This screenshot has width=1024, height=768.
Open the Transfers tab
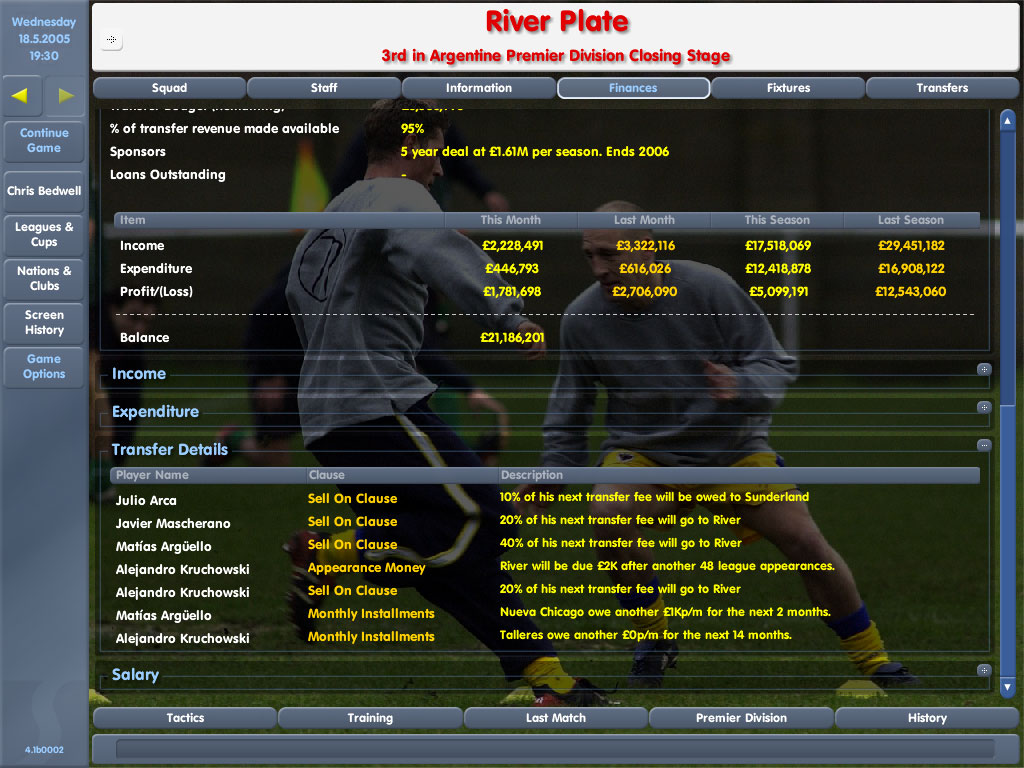(x=942, y=88)
